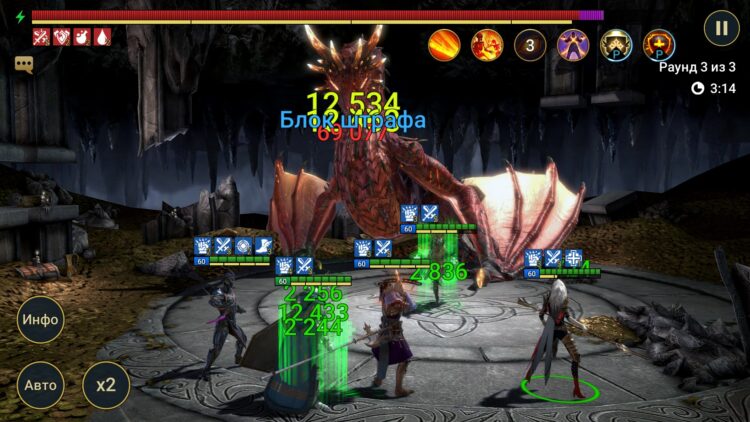The height and width of the screenshot is (422, 750).
Task: Inspect the white droplet debuff icon
Action: [x=102, y=37]
